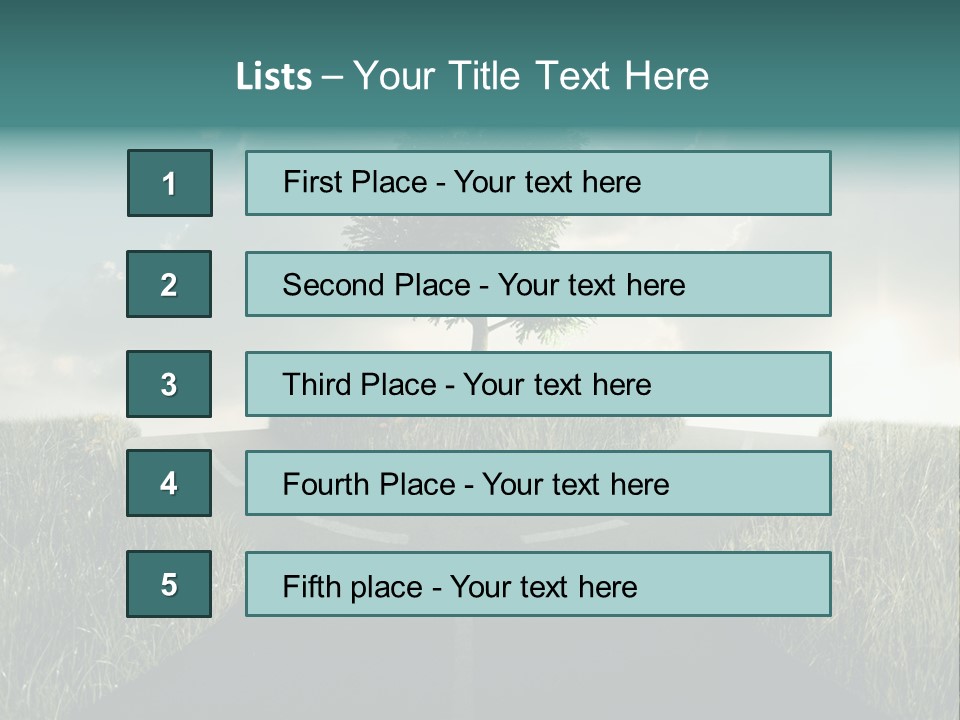Select the number 3 box

pyautogui.click(x=169, y=384)
